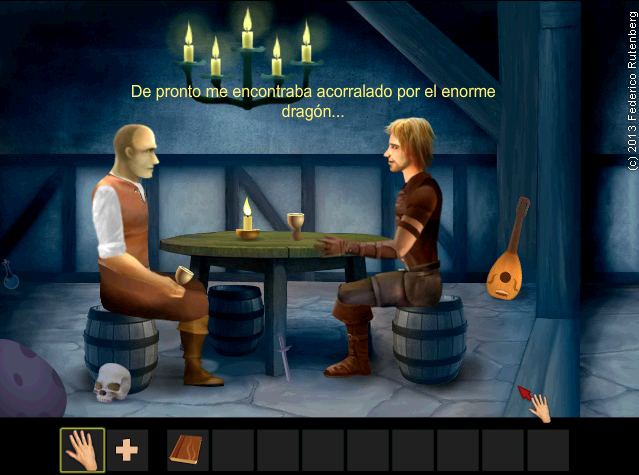Select the hand action icon
Image resolution: width=639 pixels, height=475 pixels.
82,450
